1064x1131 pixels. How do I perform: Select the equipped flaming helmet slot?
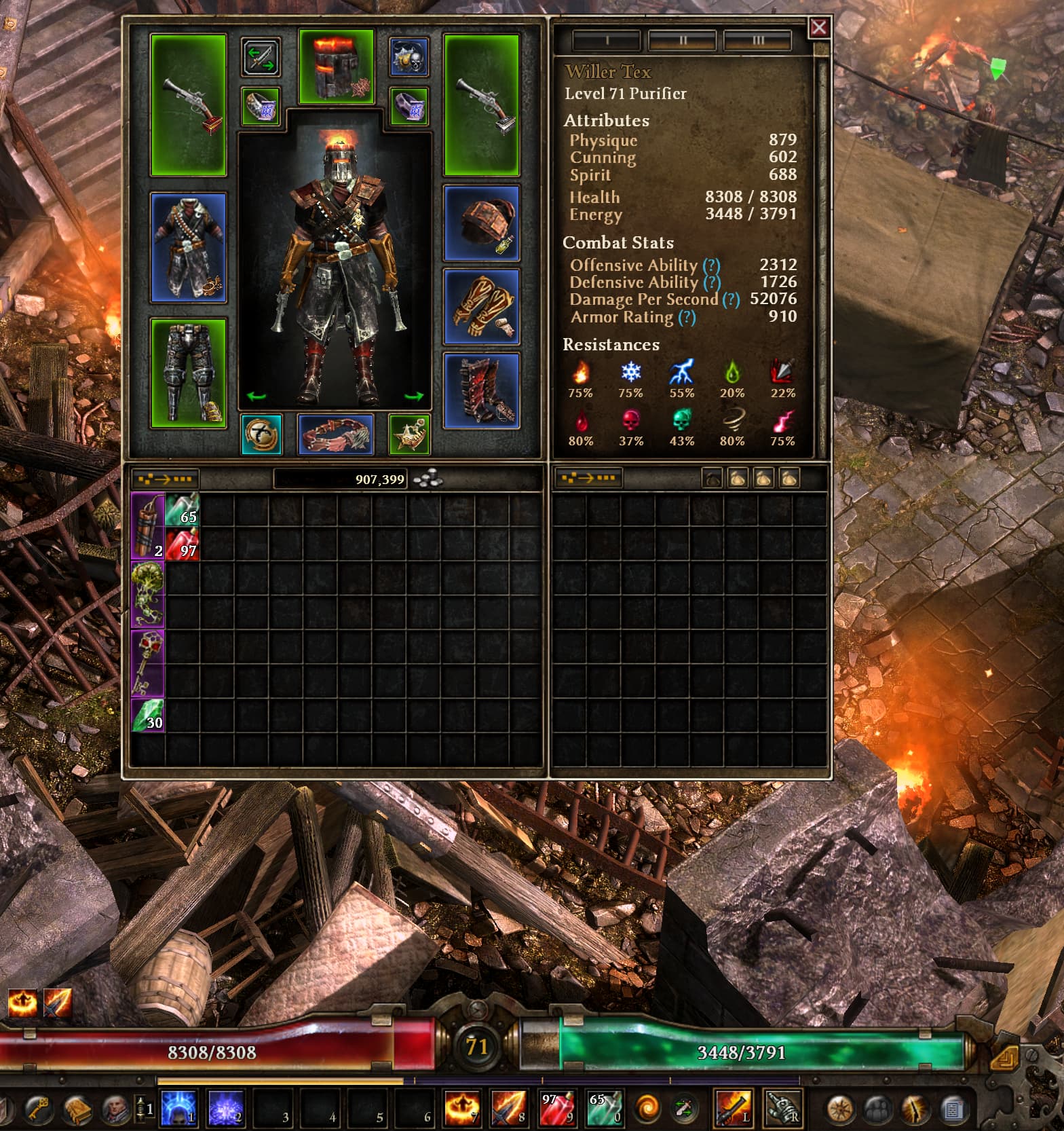pos(337,67)
